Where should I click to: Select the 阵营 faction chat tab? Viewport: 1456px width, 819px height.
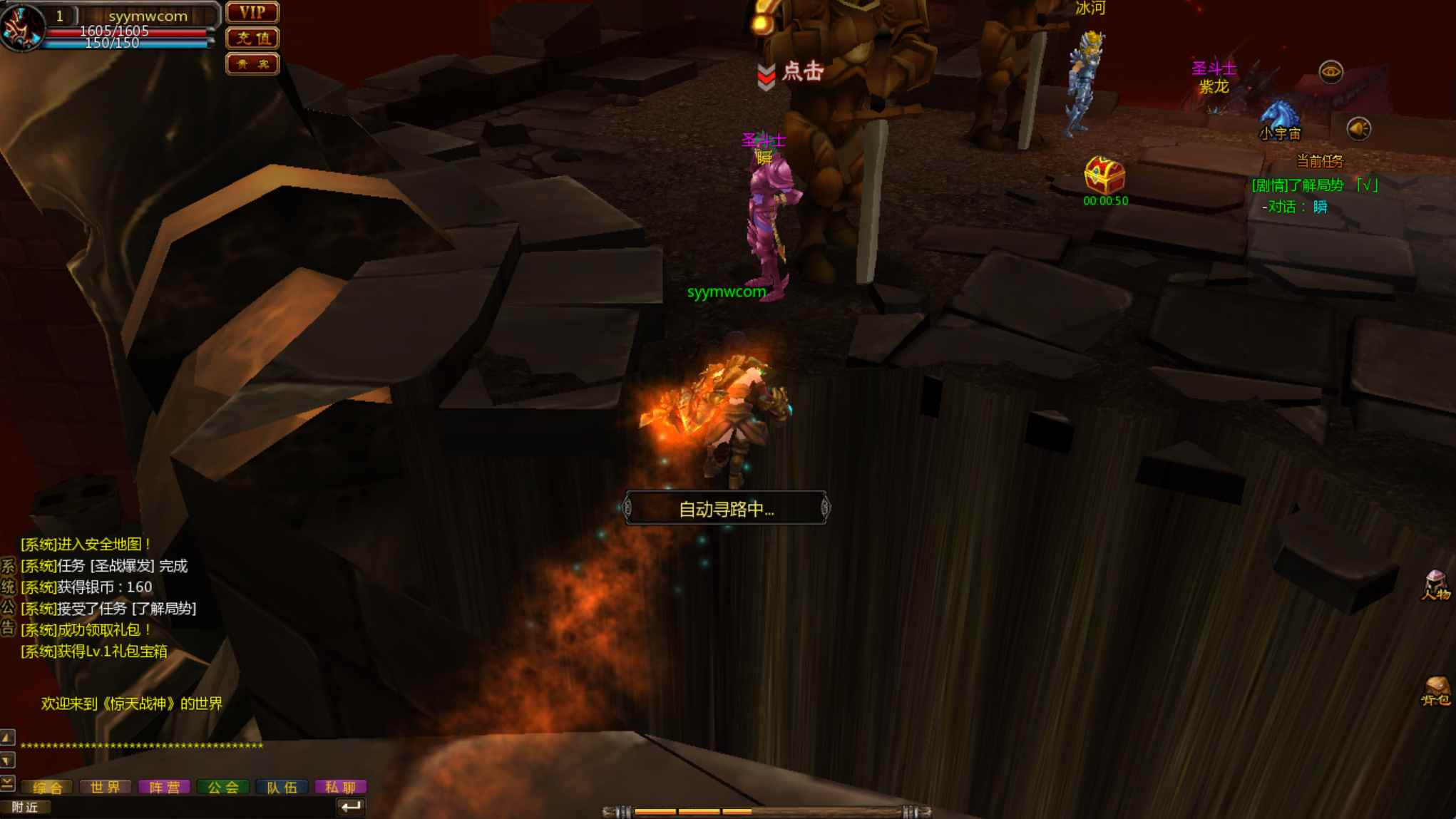click(164, 787)
